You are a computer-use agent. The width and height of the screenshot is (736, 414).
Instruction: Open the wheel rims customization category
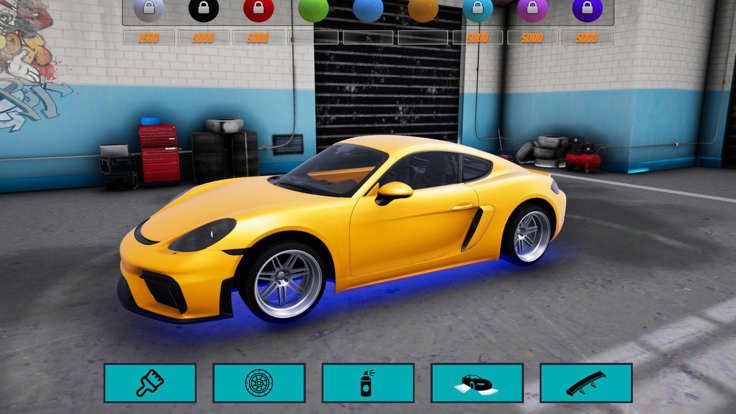click(259, 383)
